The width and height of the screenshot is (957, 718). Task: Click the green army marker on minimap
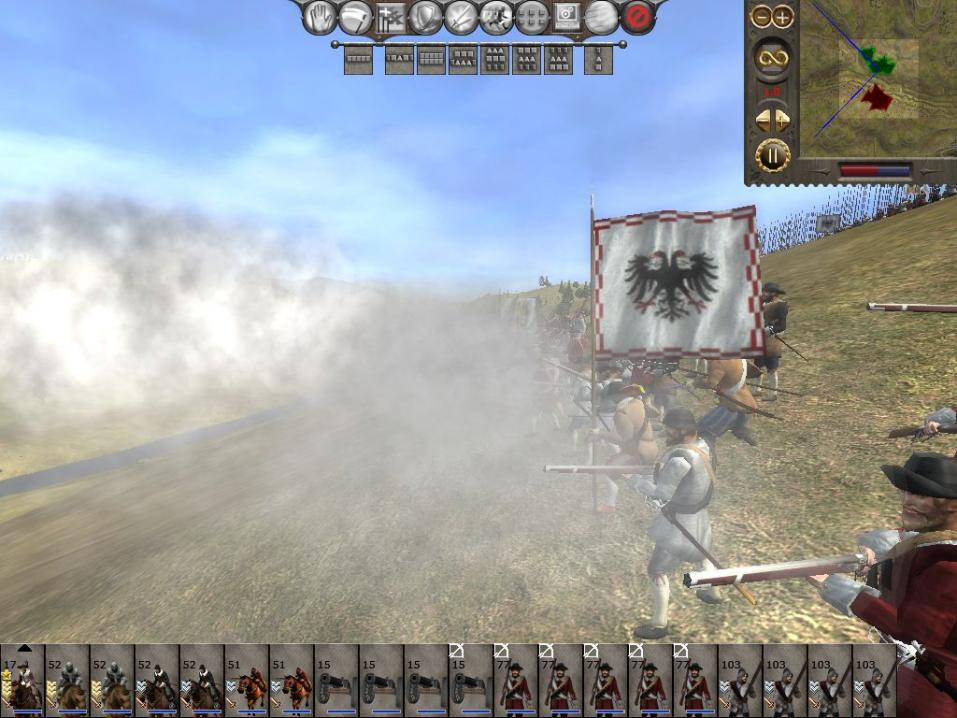(x=879, y=60)
